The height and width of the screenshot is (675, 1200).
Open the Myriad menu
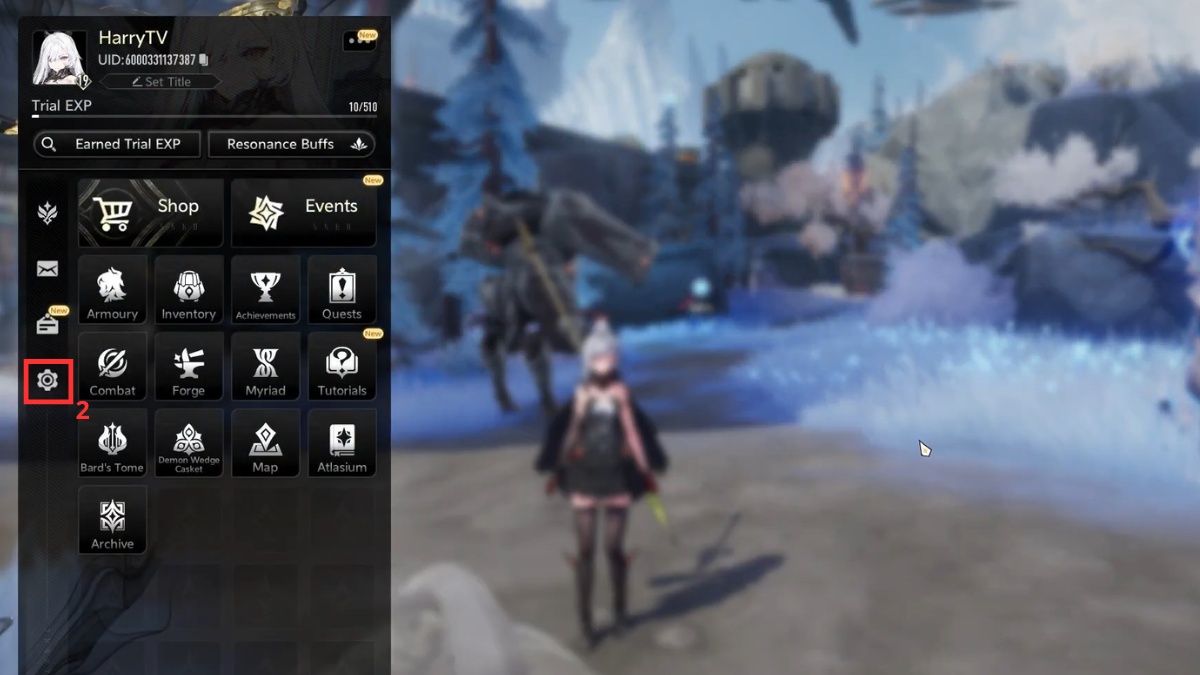265,367
